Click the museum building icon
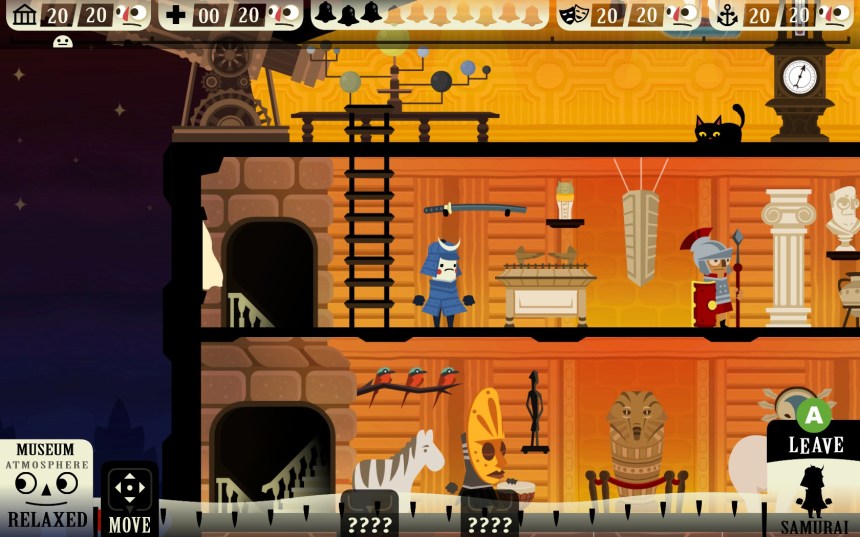Image resolution: width=860 pixels, height=537 pixels. pyautogui.click(x=25, y=14)
